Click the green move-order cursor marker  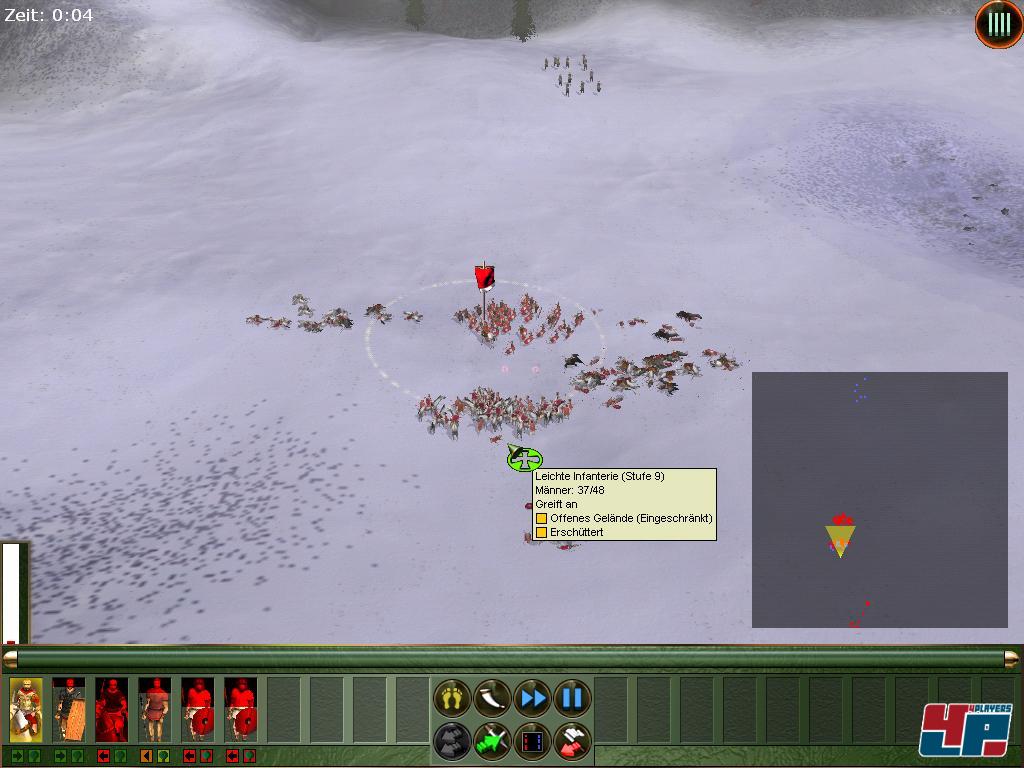pos(525,460)
